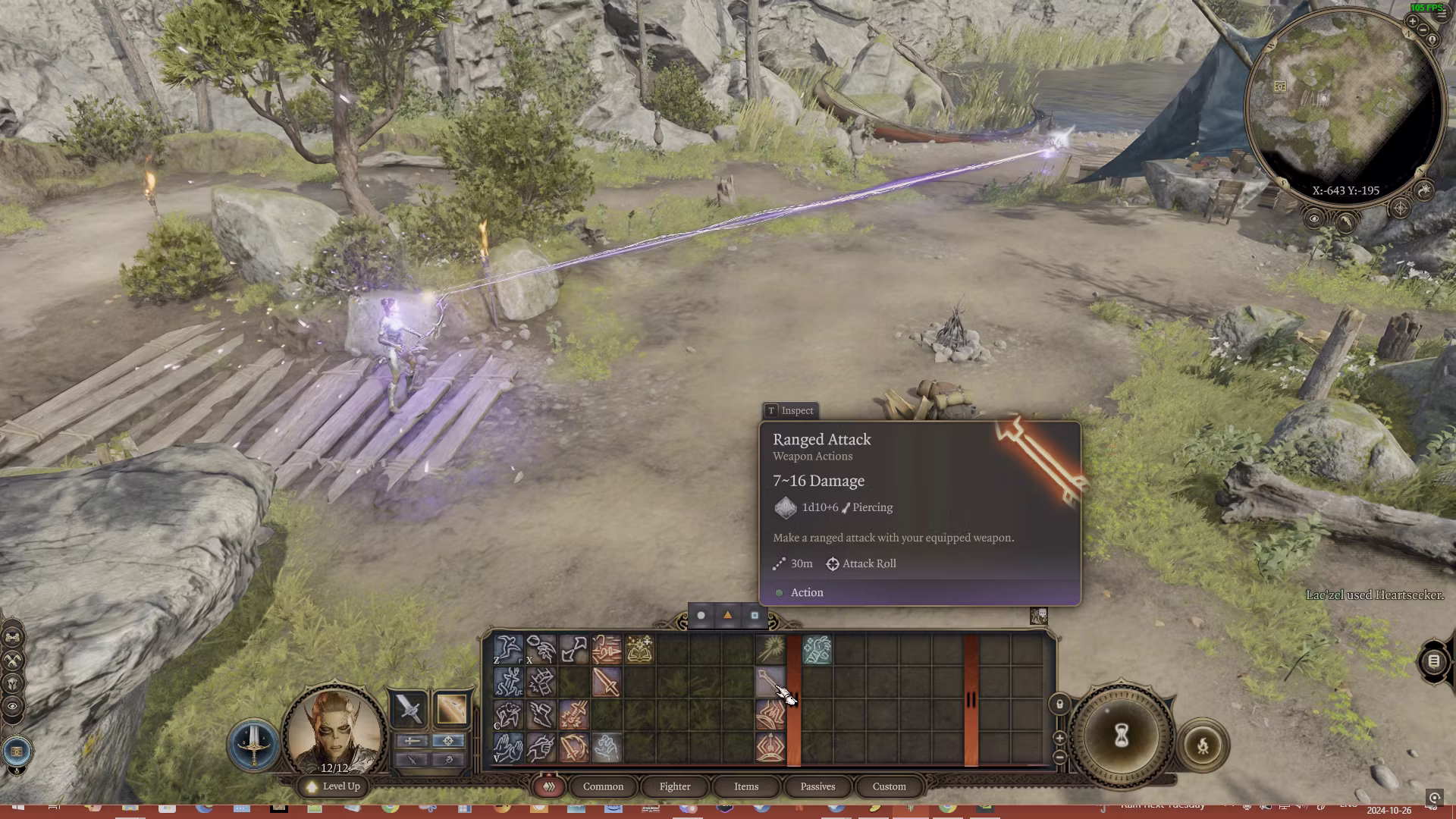The image size is (1456, 819).
Task: Use the Main Hand Attack sword icon
Action: [607, 682]
